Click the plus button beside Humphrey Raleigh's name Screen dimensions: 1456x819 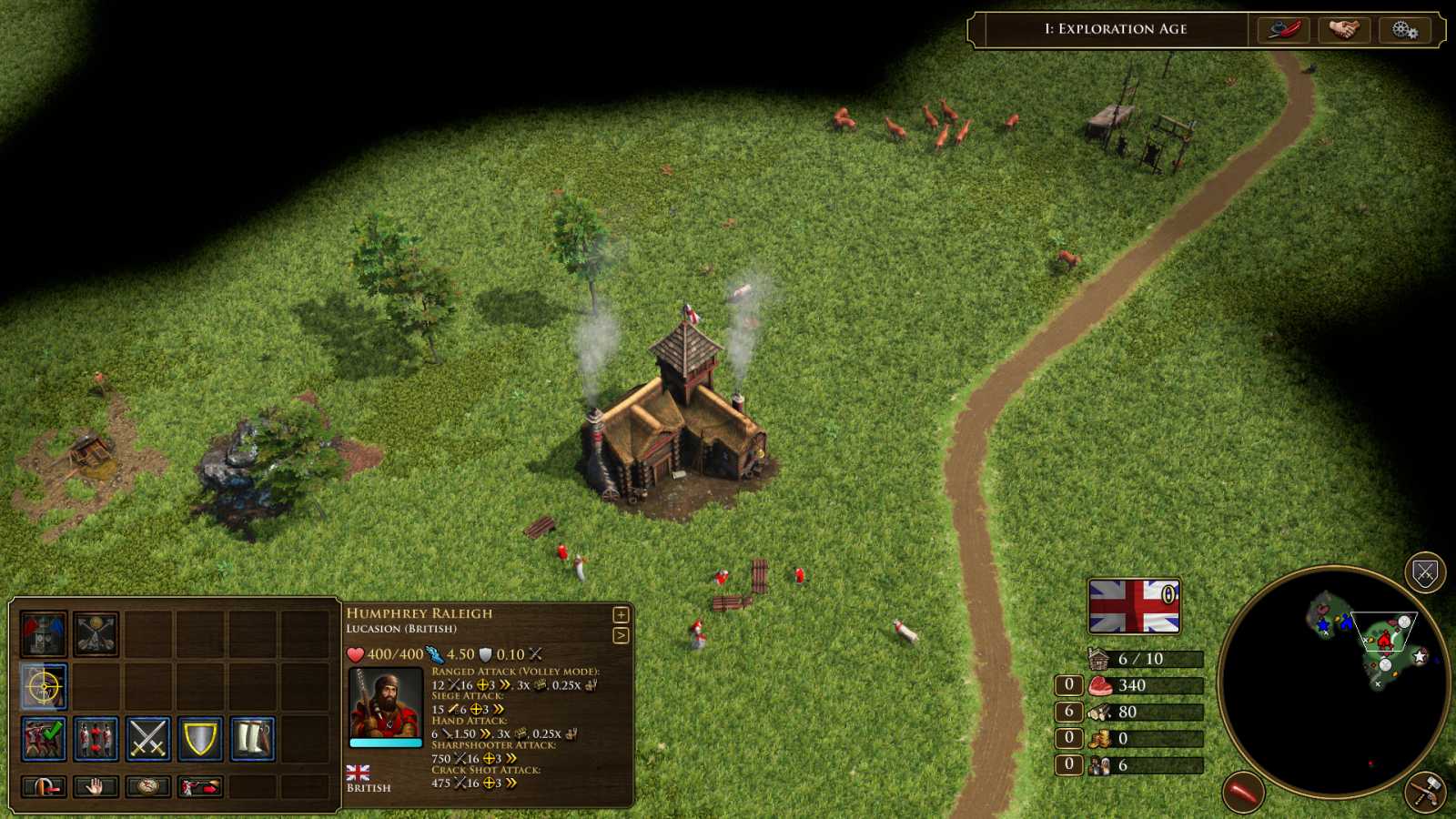click(622, 615)
